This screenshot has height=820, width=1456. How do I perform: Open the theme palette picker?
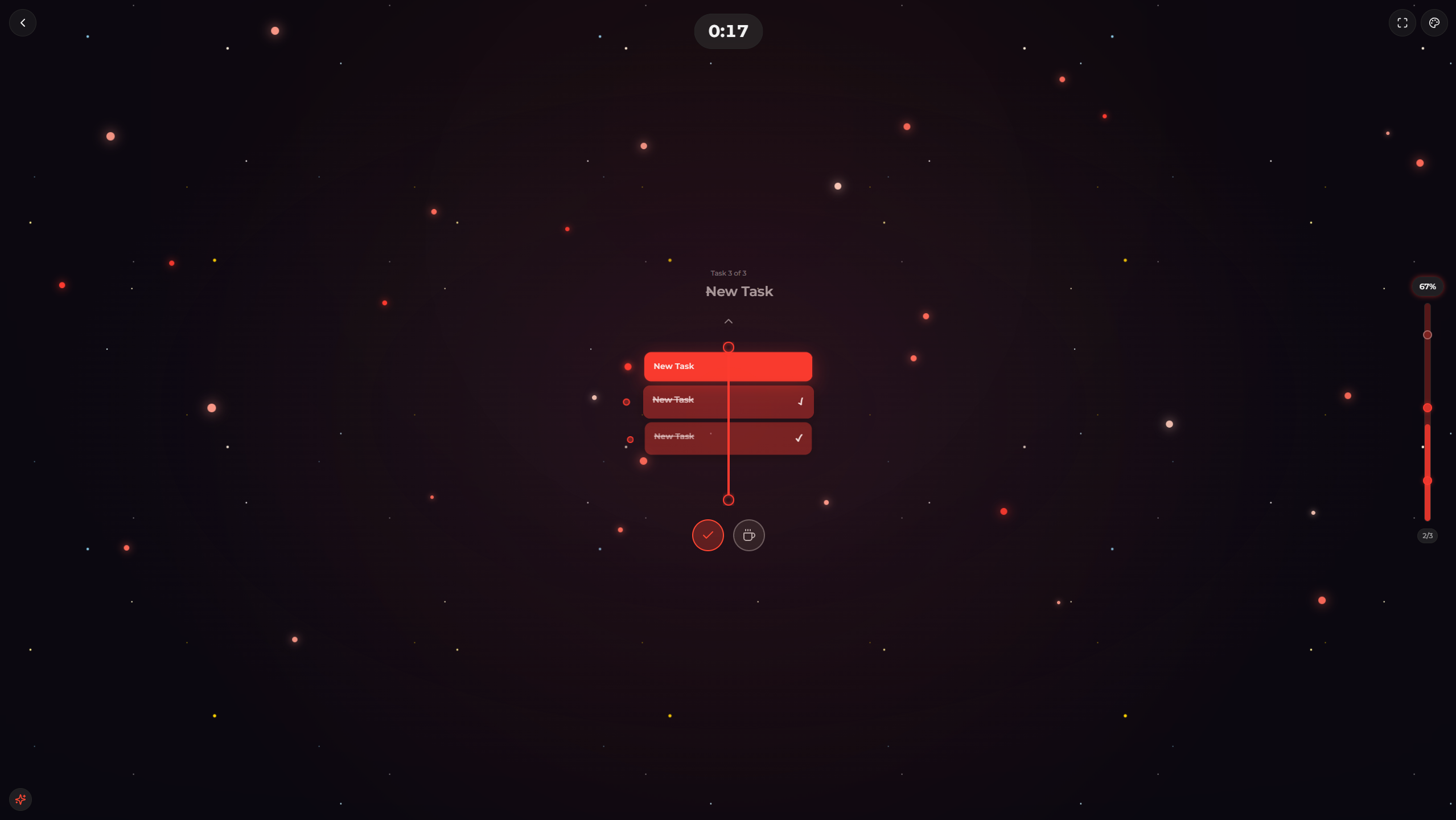[x=1434, y=23]
